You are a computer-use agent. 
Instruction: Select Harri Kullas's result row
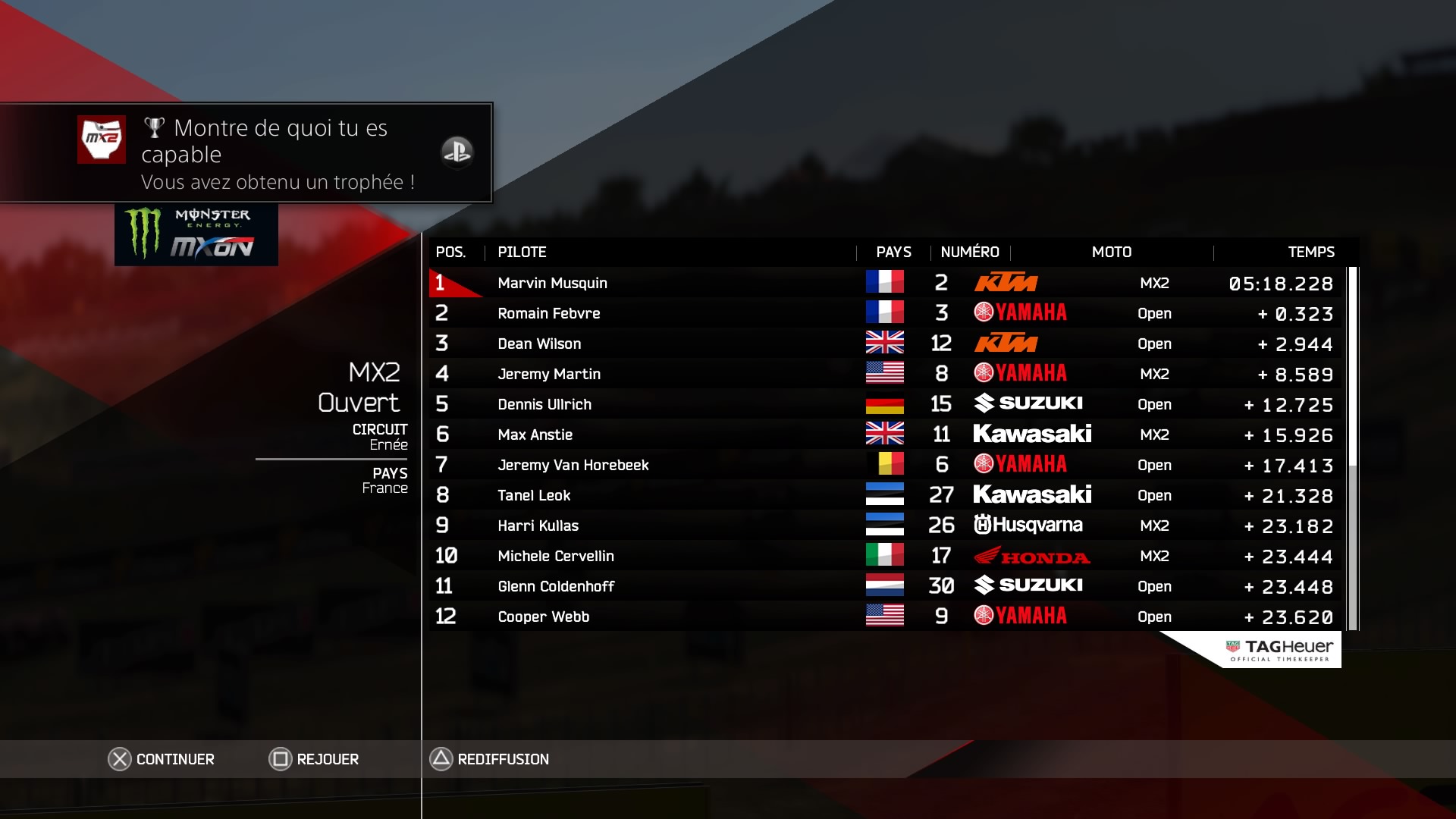pyautogui.click(x=884, y=526)
